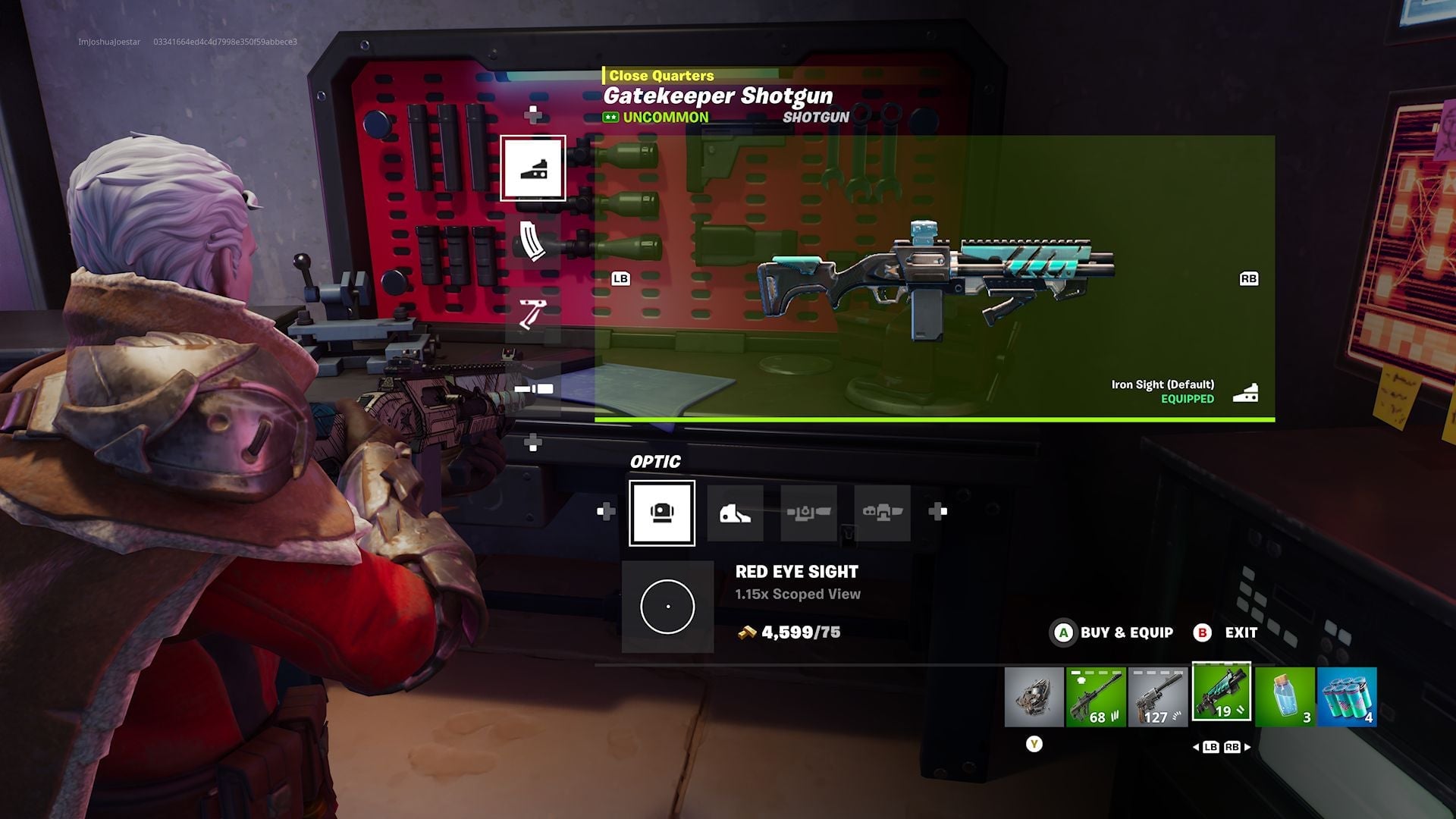Pick the Holo sight optic icon
This screenshot has width=1456, height=819.
(735, 512)
